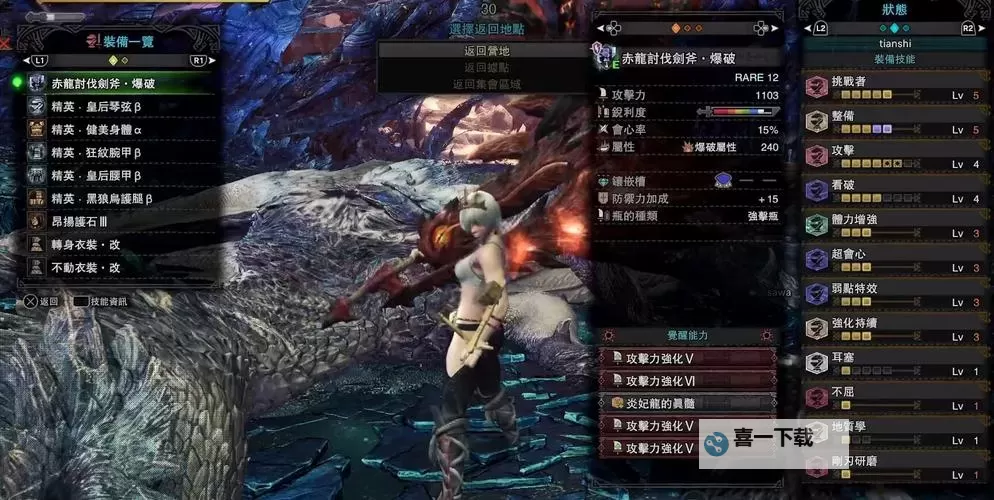Choose 返回營地 in the return menu

(x=487, y=50)
